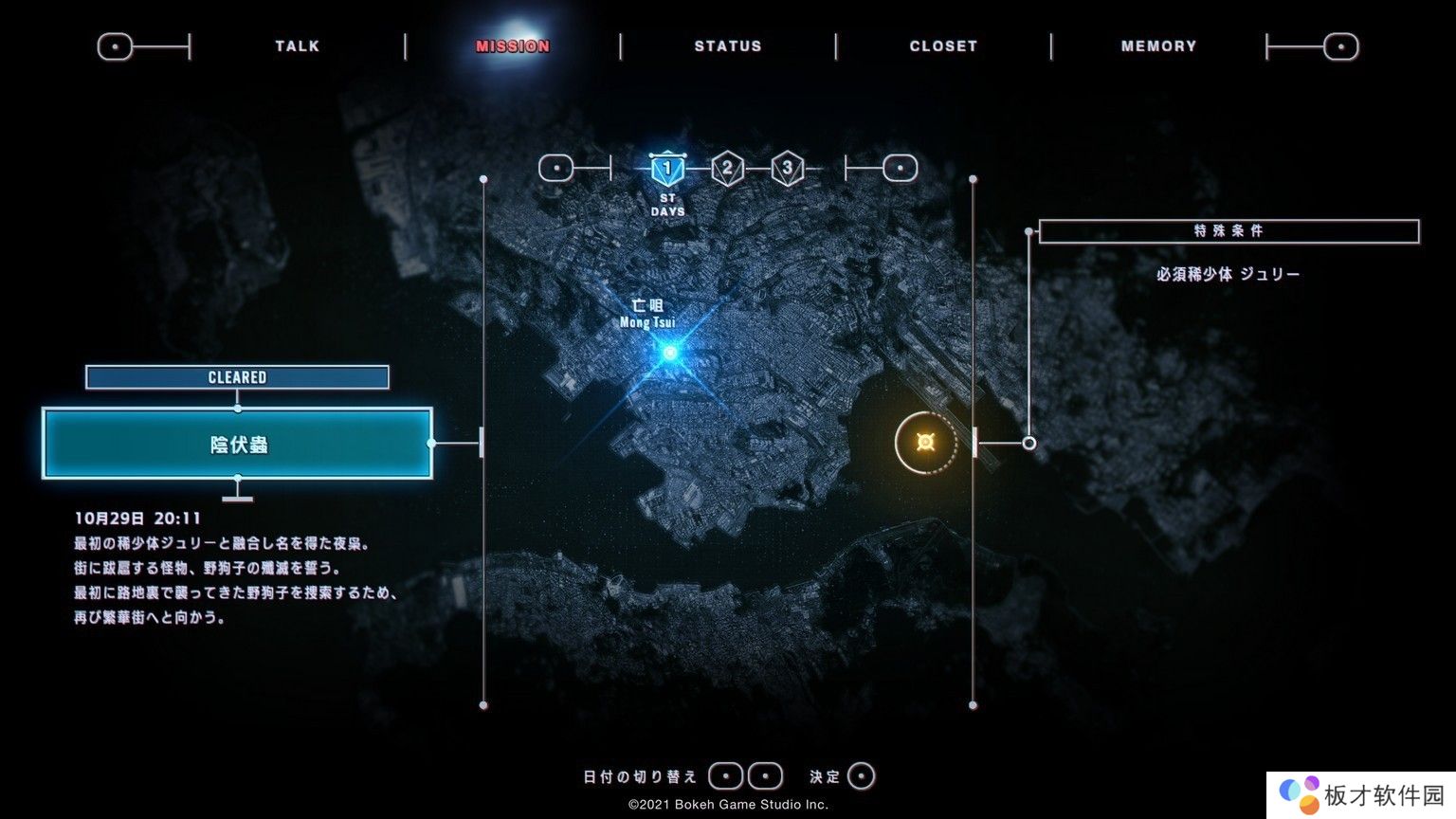Select the cleared mission 陰伏蟲
The image size is (1456, 819).
pyautogui.click(x=238, y=444)
